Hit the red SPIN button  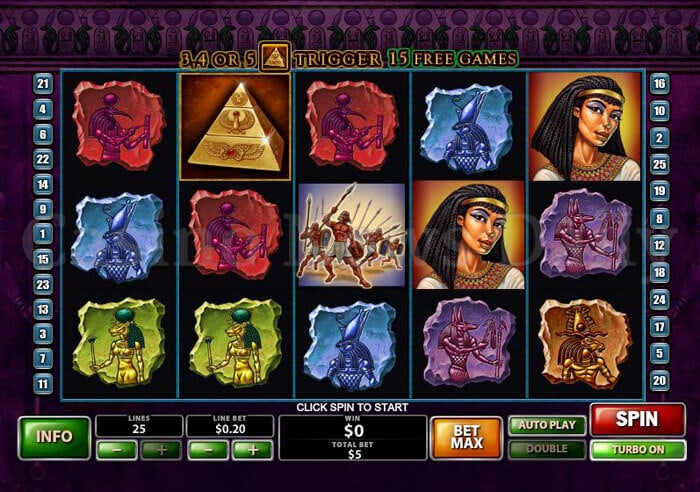(637, 420)
